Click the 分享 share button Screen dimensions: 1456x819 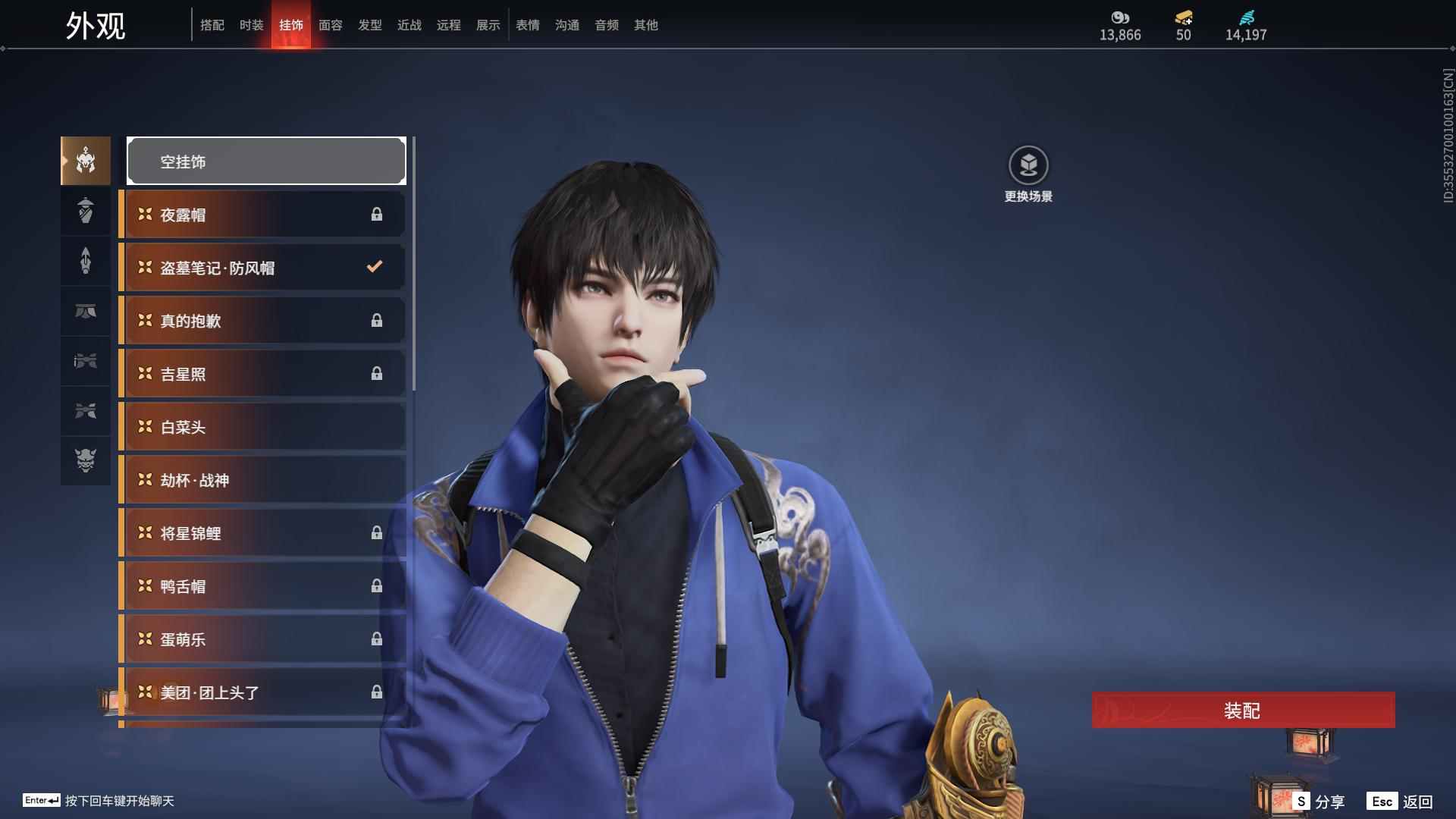click(x=1319, y=802)
